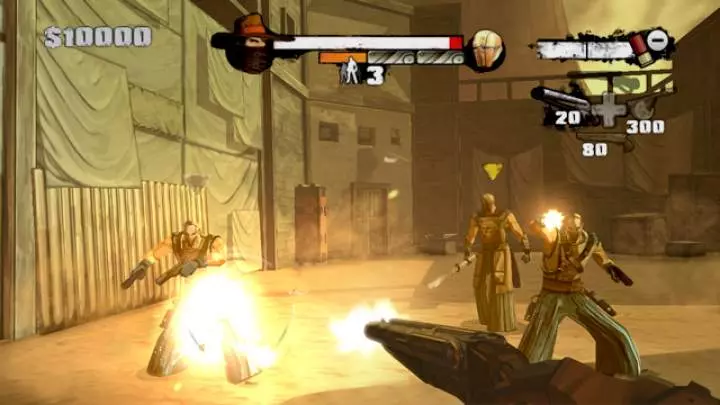Select the red shotgun shell icon

click(636, 46)
